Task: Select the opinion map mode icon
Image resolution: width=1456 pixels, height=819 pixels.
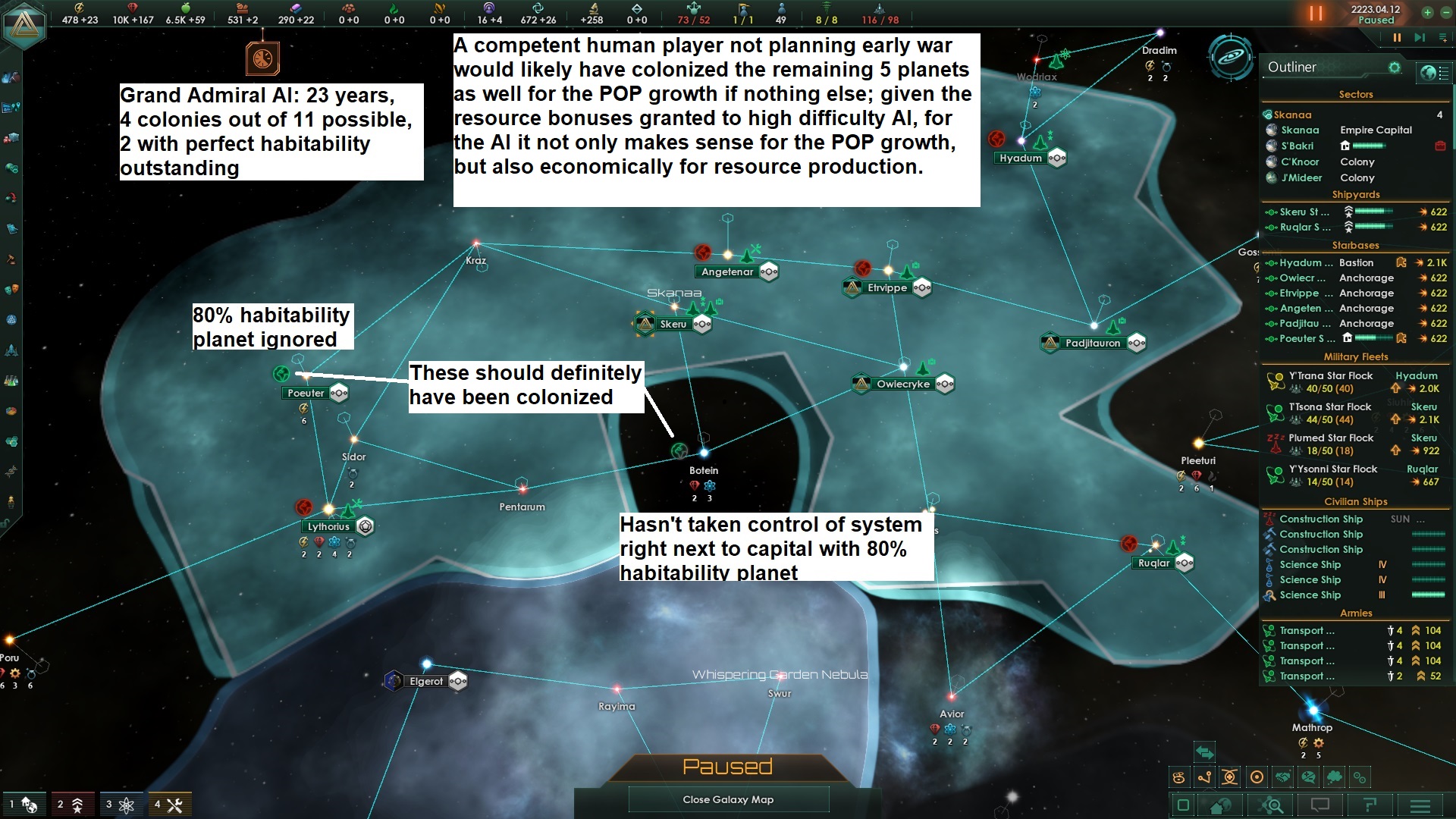Action: tap(1307, 777)
